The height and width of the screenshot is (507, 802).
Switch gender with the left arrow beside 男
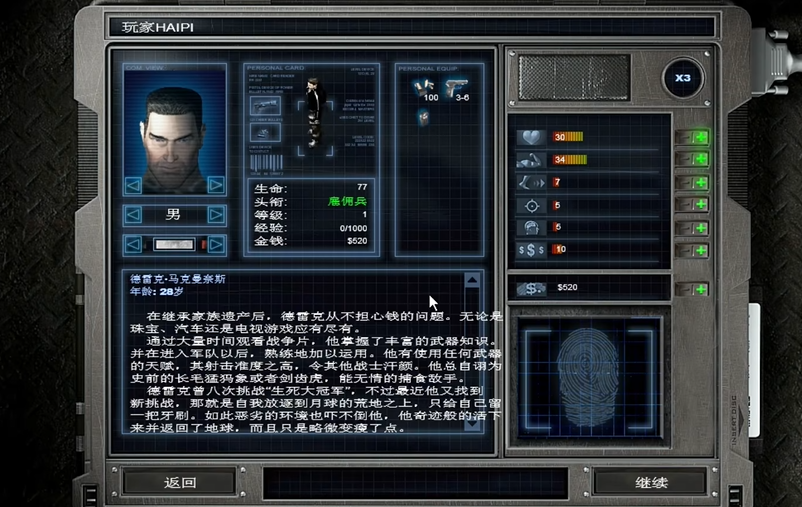point(133,215)
